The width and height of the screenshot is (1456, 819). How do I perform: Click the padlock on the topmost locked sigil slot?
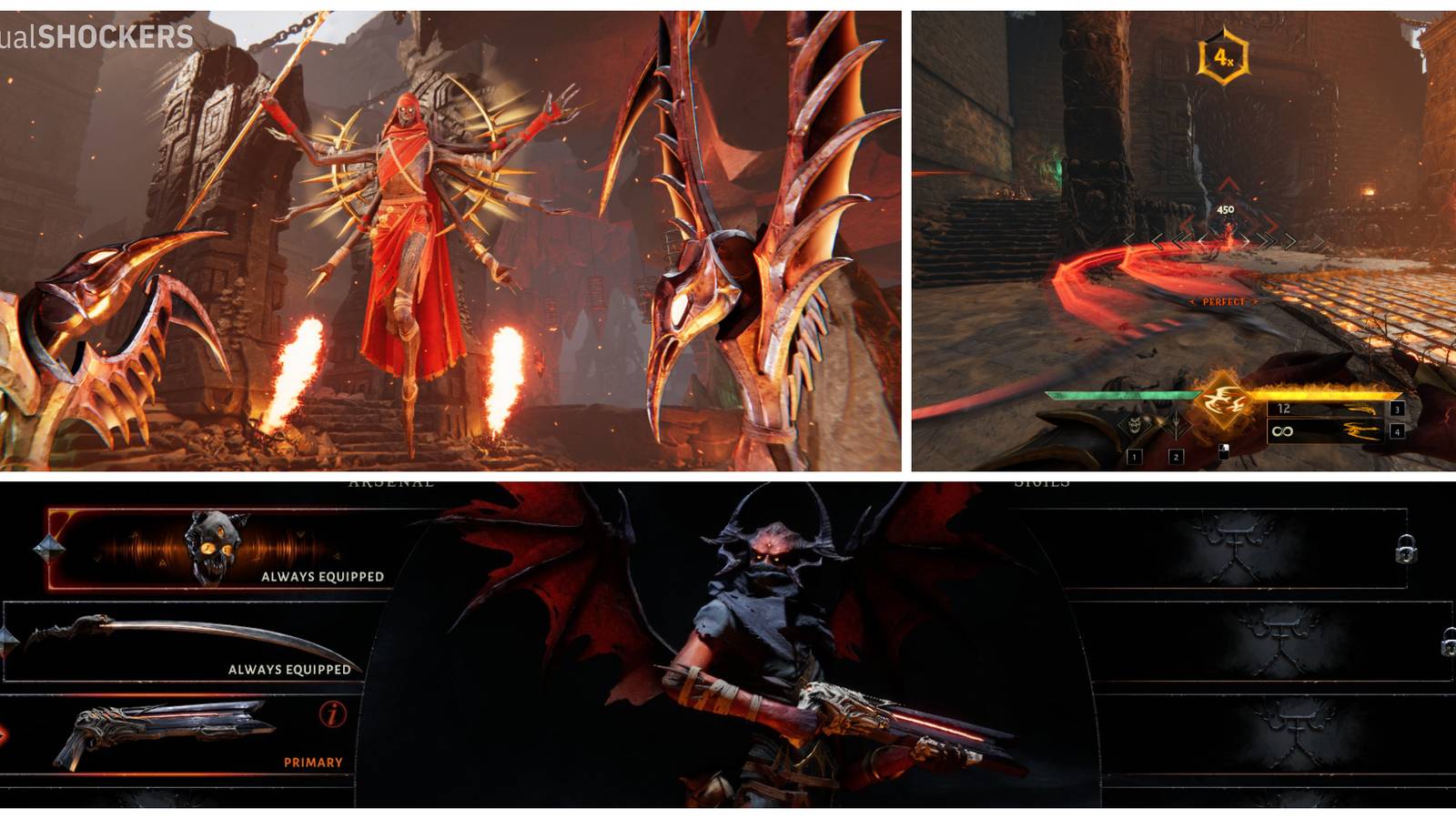click(x=1406, y=549)
